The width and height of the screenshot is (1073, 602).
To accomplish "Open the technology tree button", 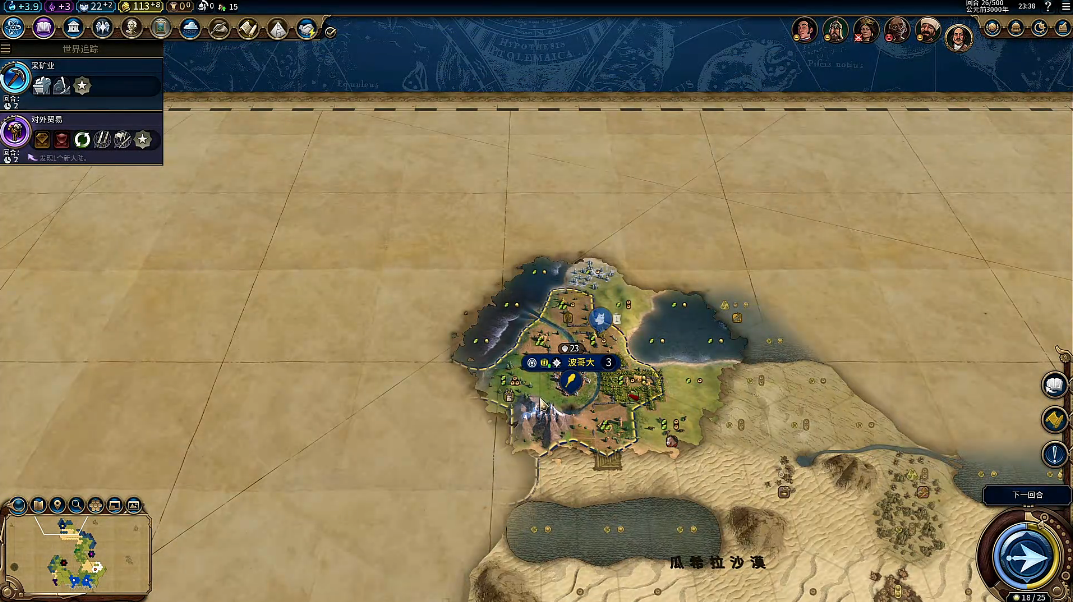I will coord(14,28).
